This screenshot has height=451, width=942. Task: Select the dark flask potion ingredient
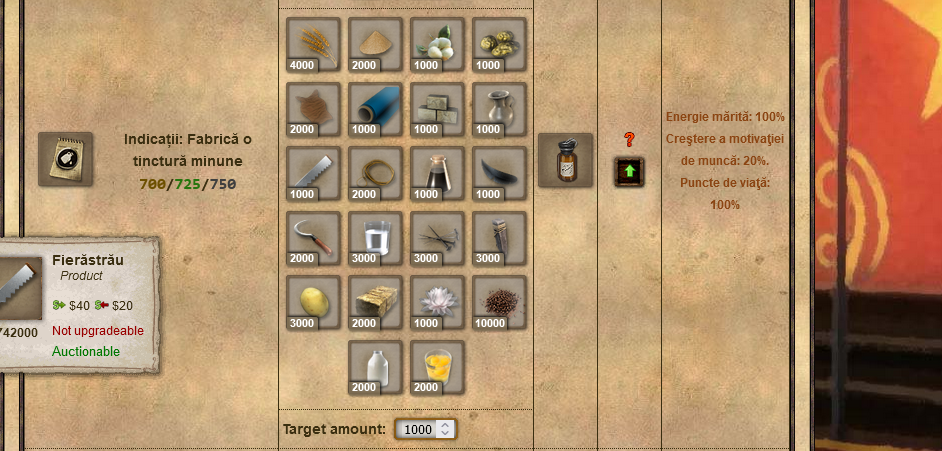437,173
